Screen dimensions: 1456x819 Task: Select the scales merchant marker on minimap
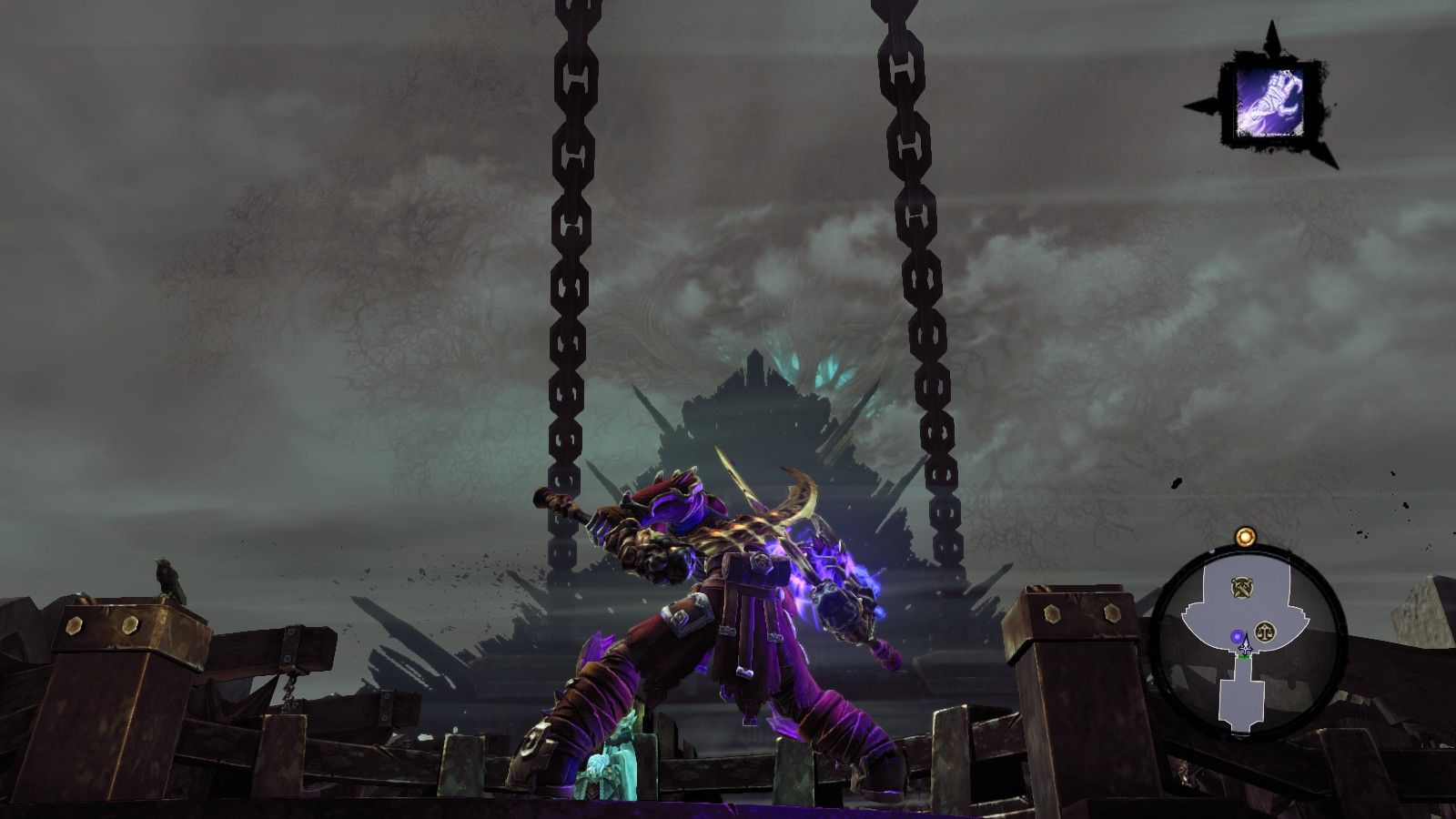click(1265, 631)
